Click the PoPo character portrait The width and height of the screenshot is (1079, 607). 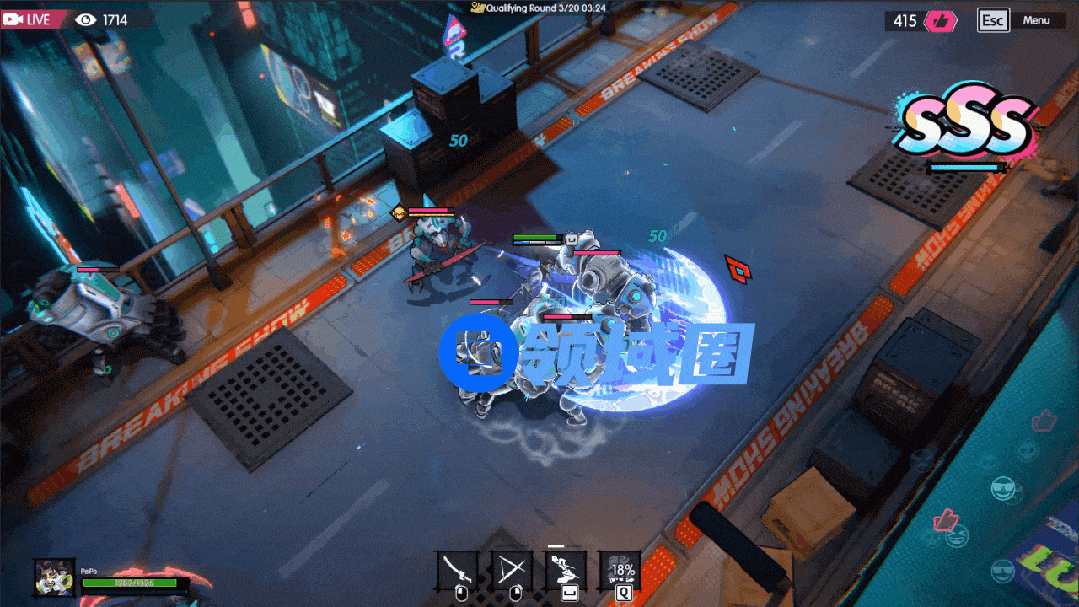coord(53,577)
